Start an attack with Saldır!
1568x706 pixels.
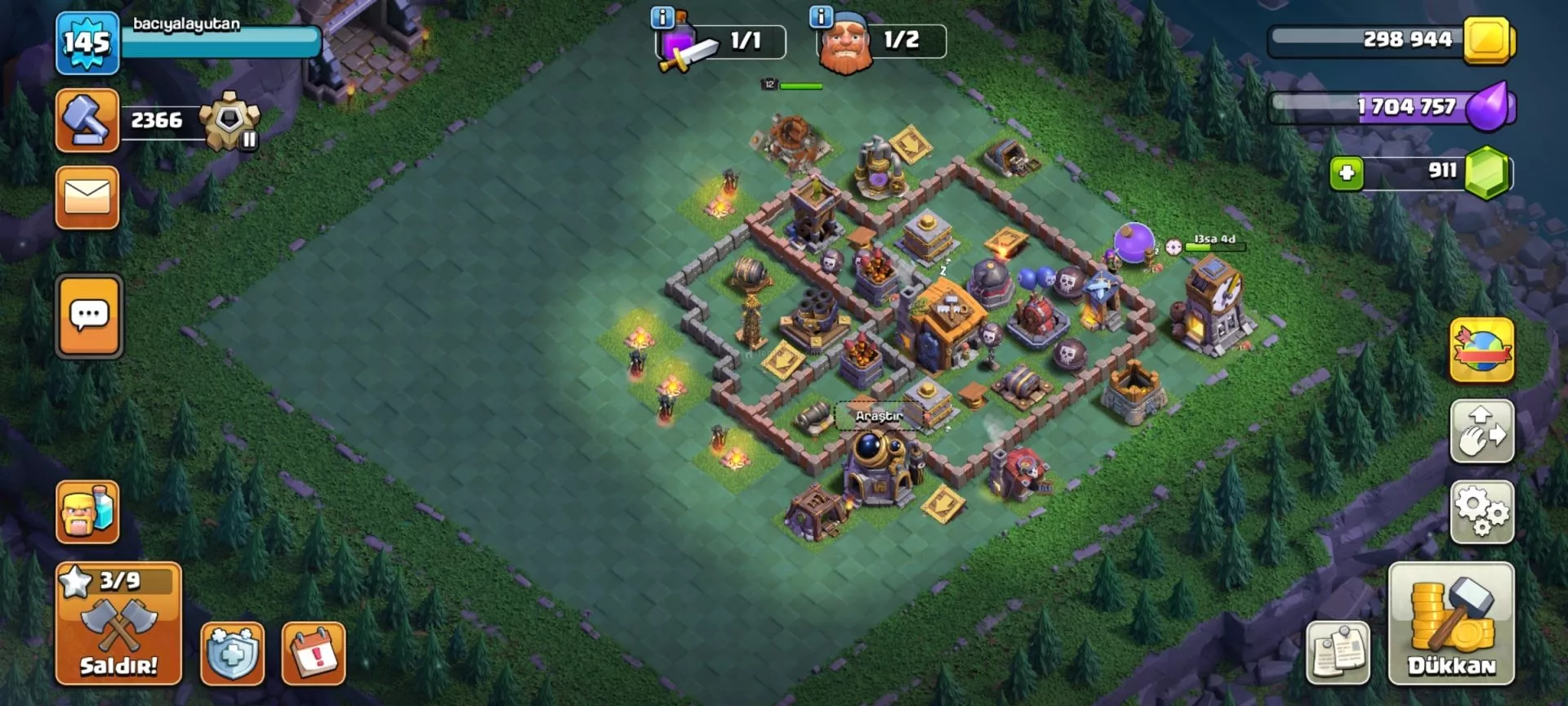[118, 623]
